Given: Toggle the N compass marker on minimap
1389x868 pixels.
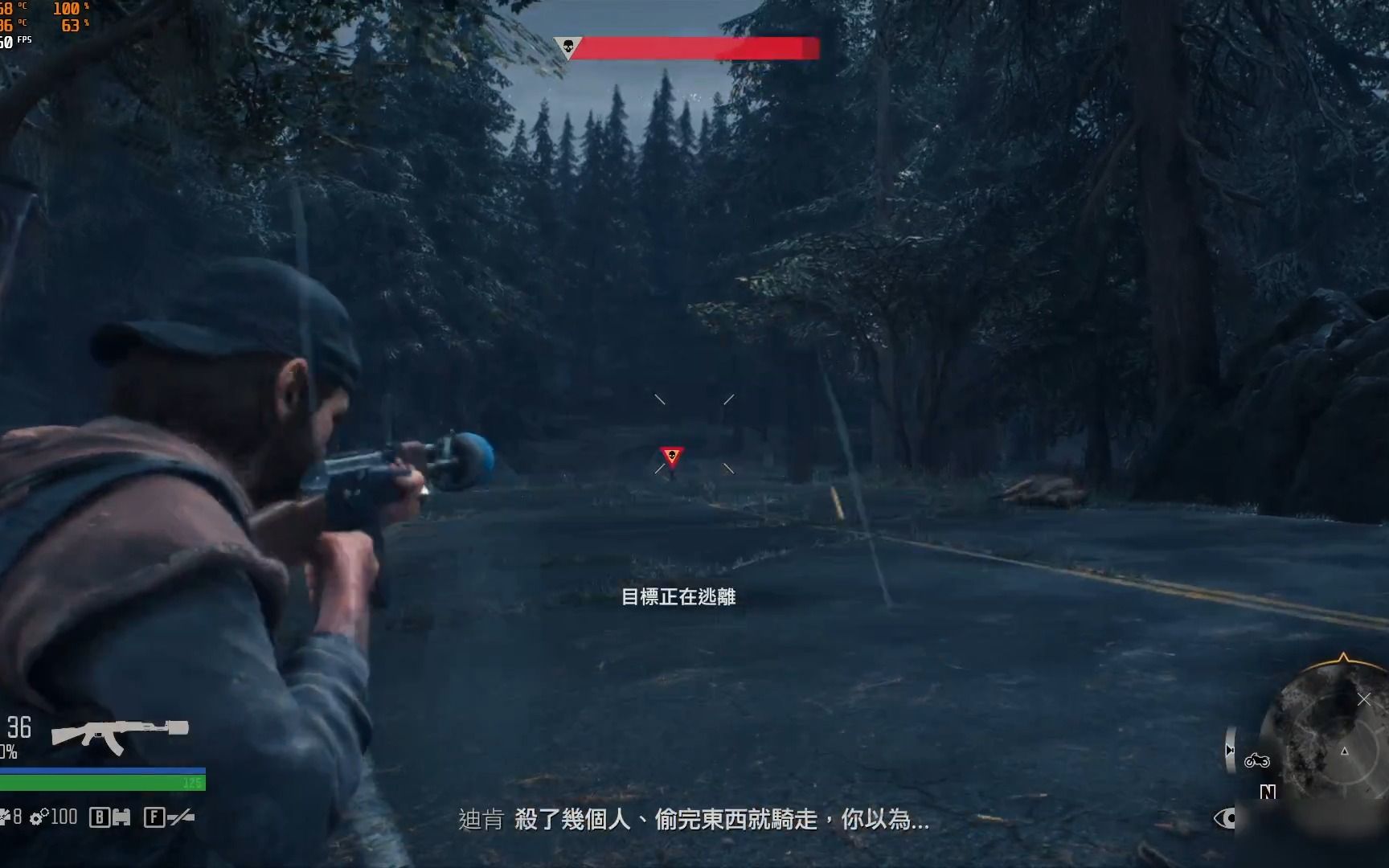Looking at the screenshot, I should coord(1268,792).
